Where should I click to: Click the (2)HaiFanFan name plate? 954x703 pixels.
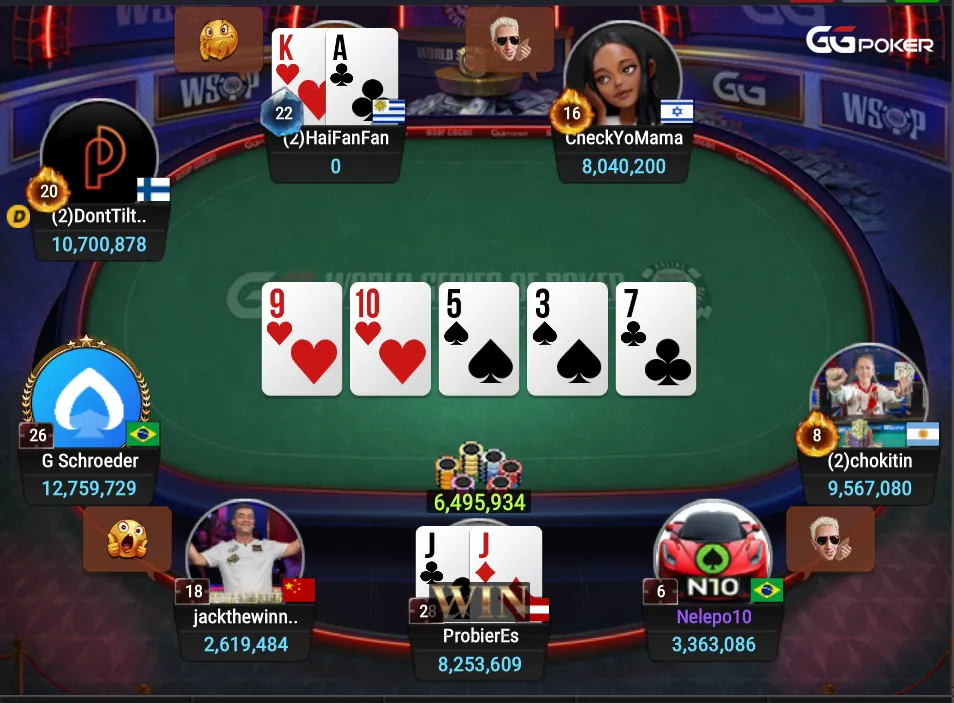(x=335, y=138)
